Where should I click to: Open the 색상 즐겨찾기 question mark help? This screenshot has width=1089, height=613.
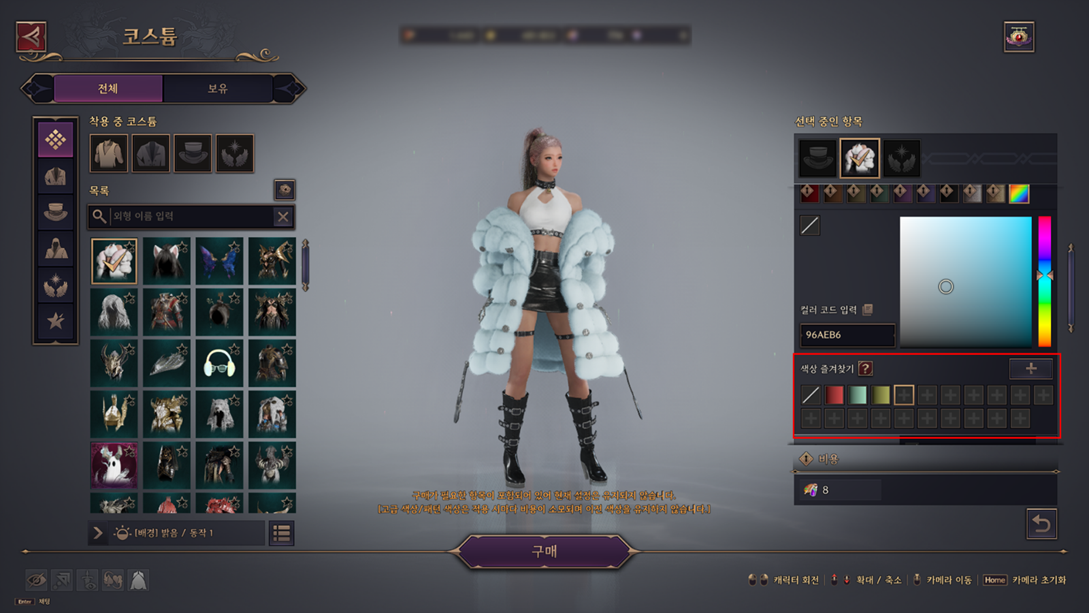coord(865,369)
